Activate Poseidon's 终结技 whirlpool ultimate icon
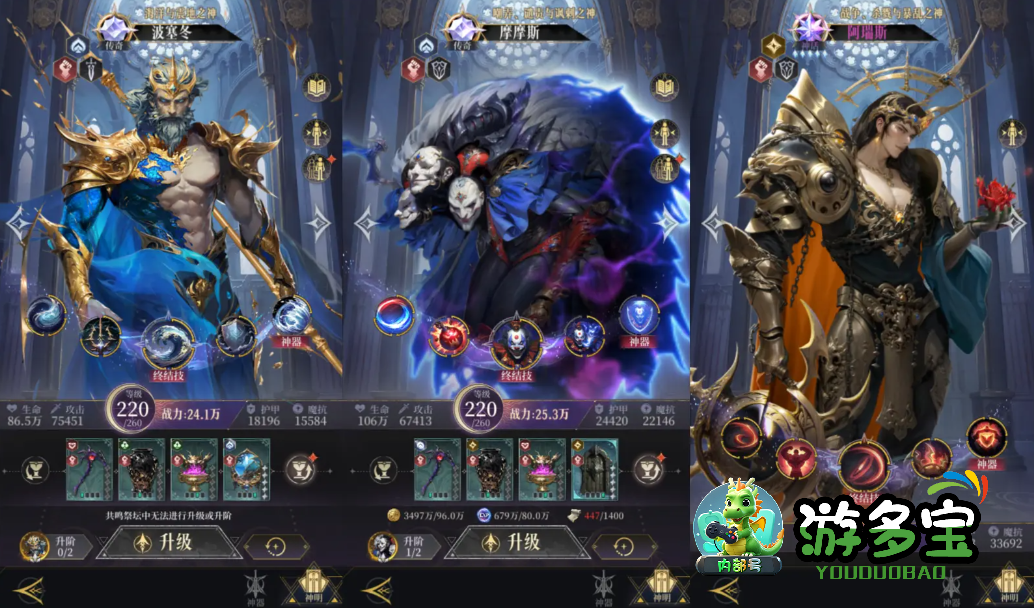Screen dimensions: 1034x608 [x=169, y=341]
